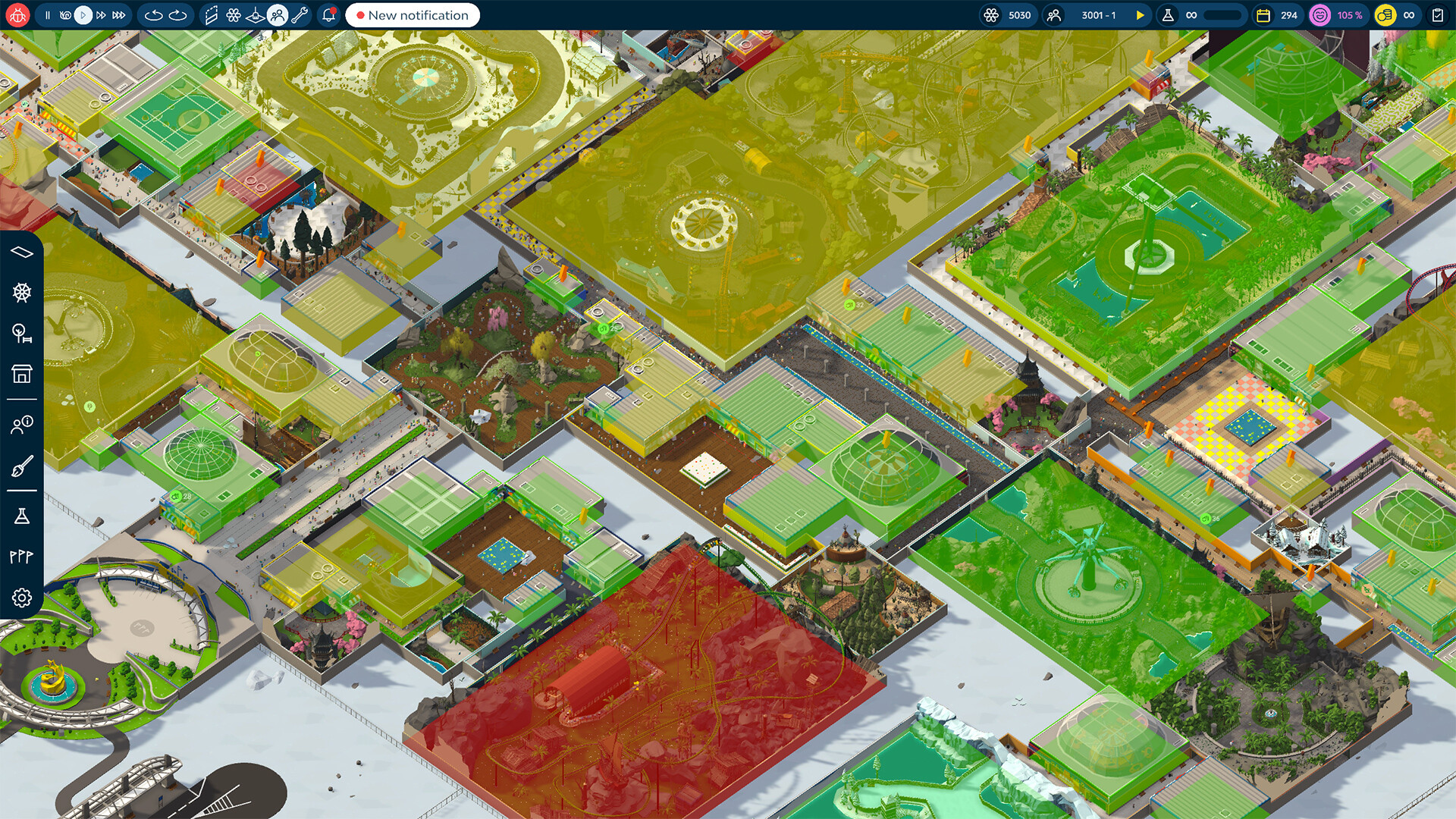Viewport: 1456px width, 819px height.
Task: Toggle the wall visibility view
Action: 212,15
